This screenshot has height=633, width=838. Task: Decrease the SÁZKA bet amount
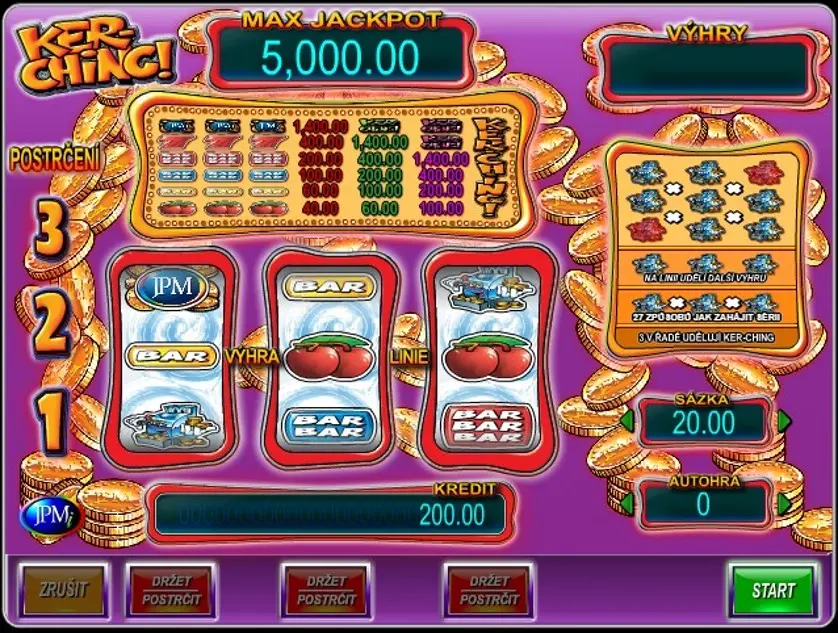[627, 422]
